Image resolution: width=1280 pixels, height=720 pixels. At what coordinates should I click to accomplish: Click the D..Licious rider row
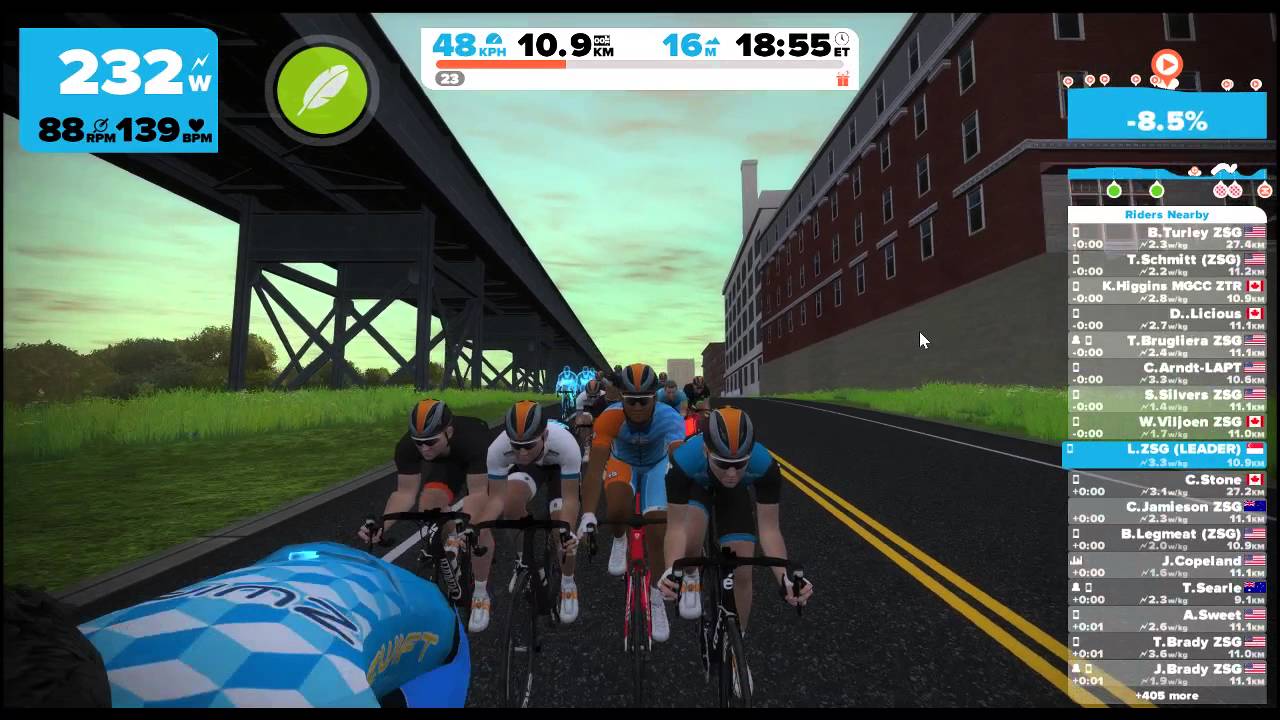click(1166, 318)
